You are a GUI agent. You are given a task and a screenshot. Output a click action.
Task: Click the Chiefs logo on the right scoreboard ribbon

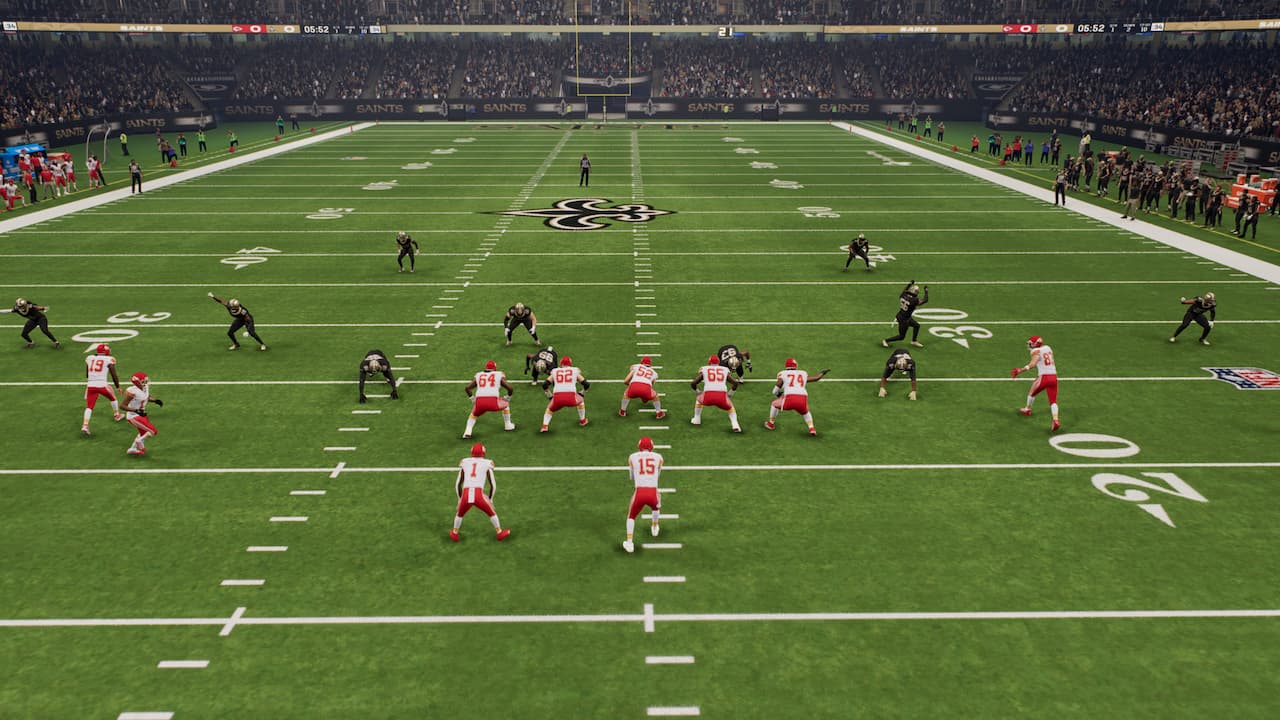pos(1009,28)
